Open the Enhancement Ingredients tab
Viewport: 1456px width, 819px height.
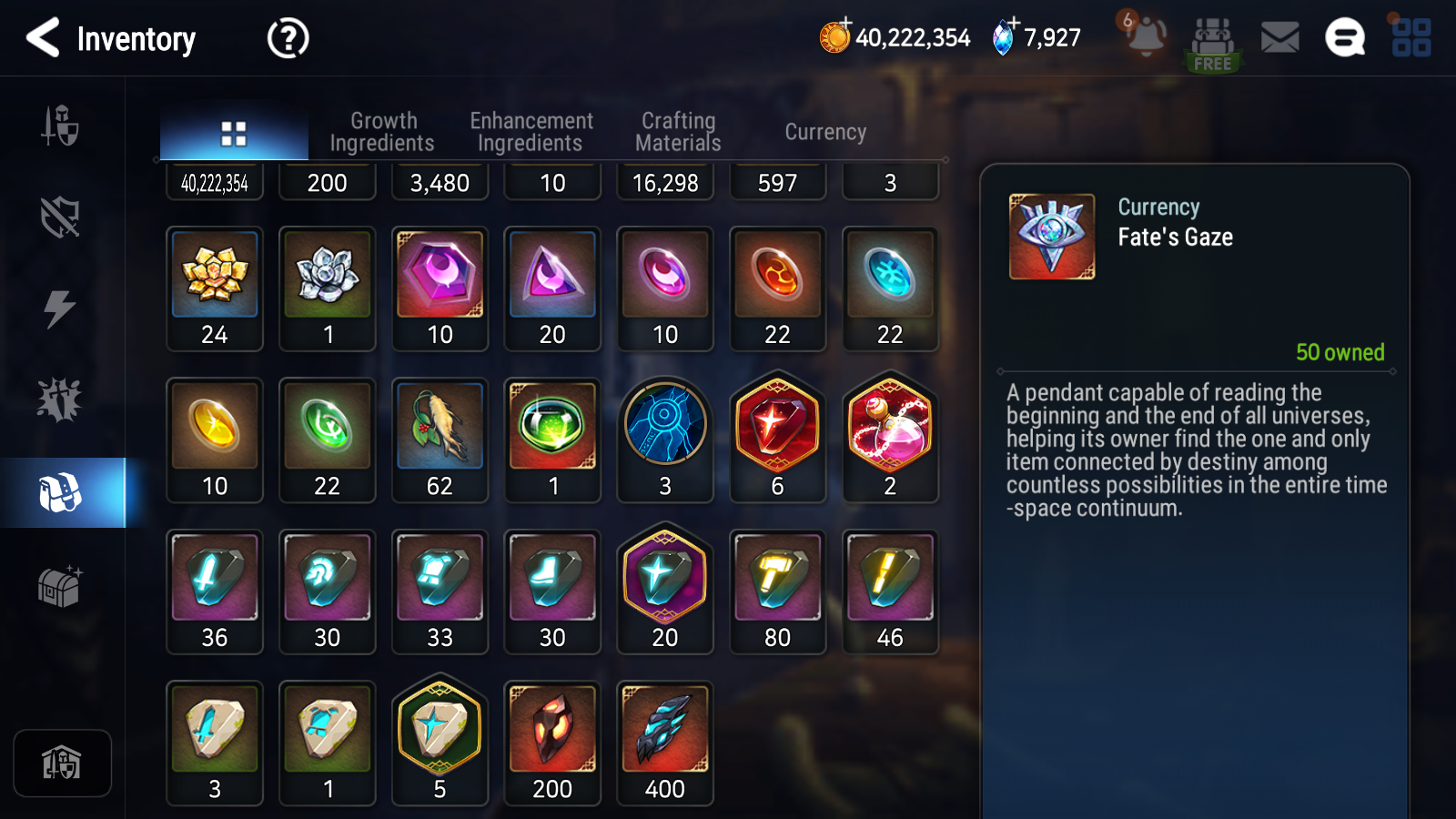point(531,132)
